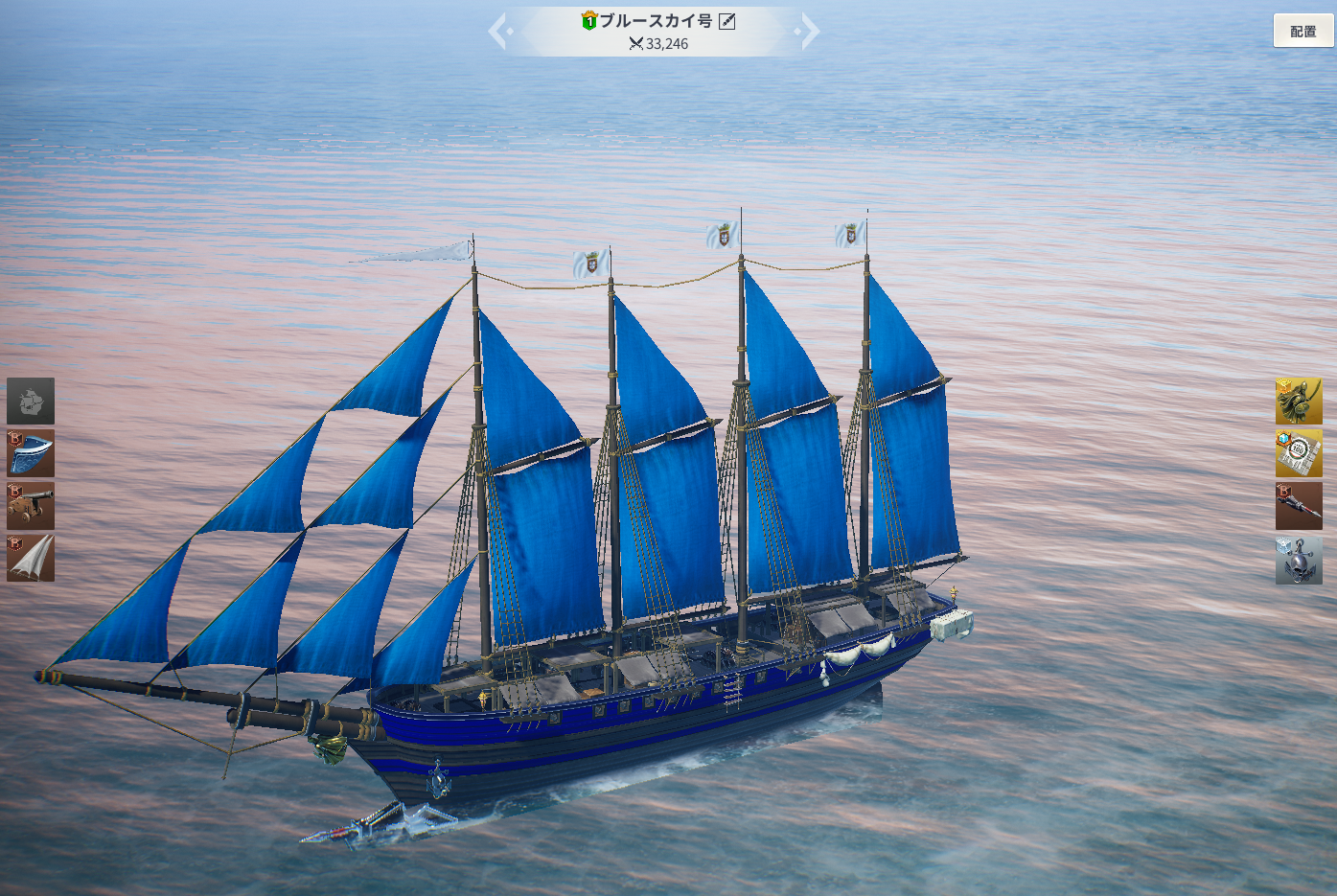Switch to the previous ship with left arrow
Screen dimensions: 1337x896
click(499, 31)
